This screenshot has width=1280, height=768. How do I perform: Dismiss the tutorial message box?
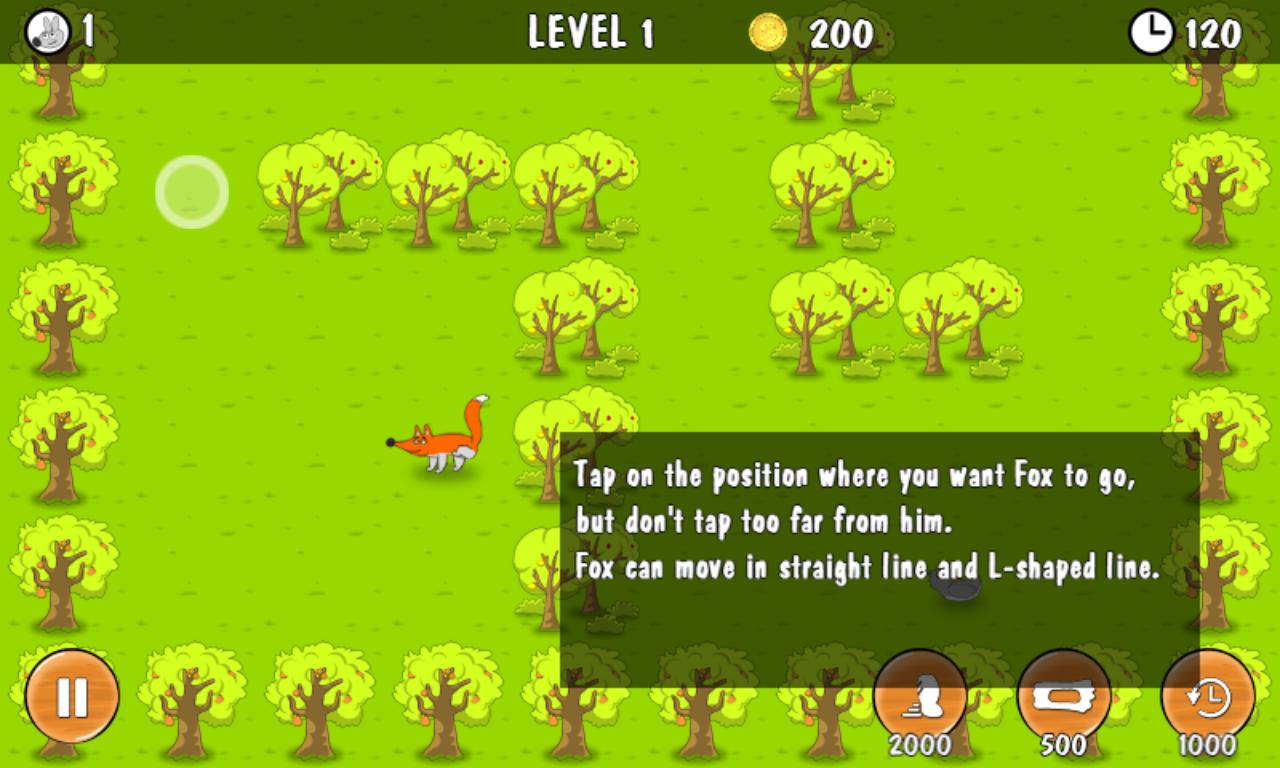coord(880,545)
